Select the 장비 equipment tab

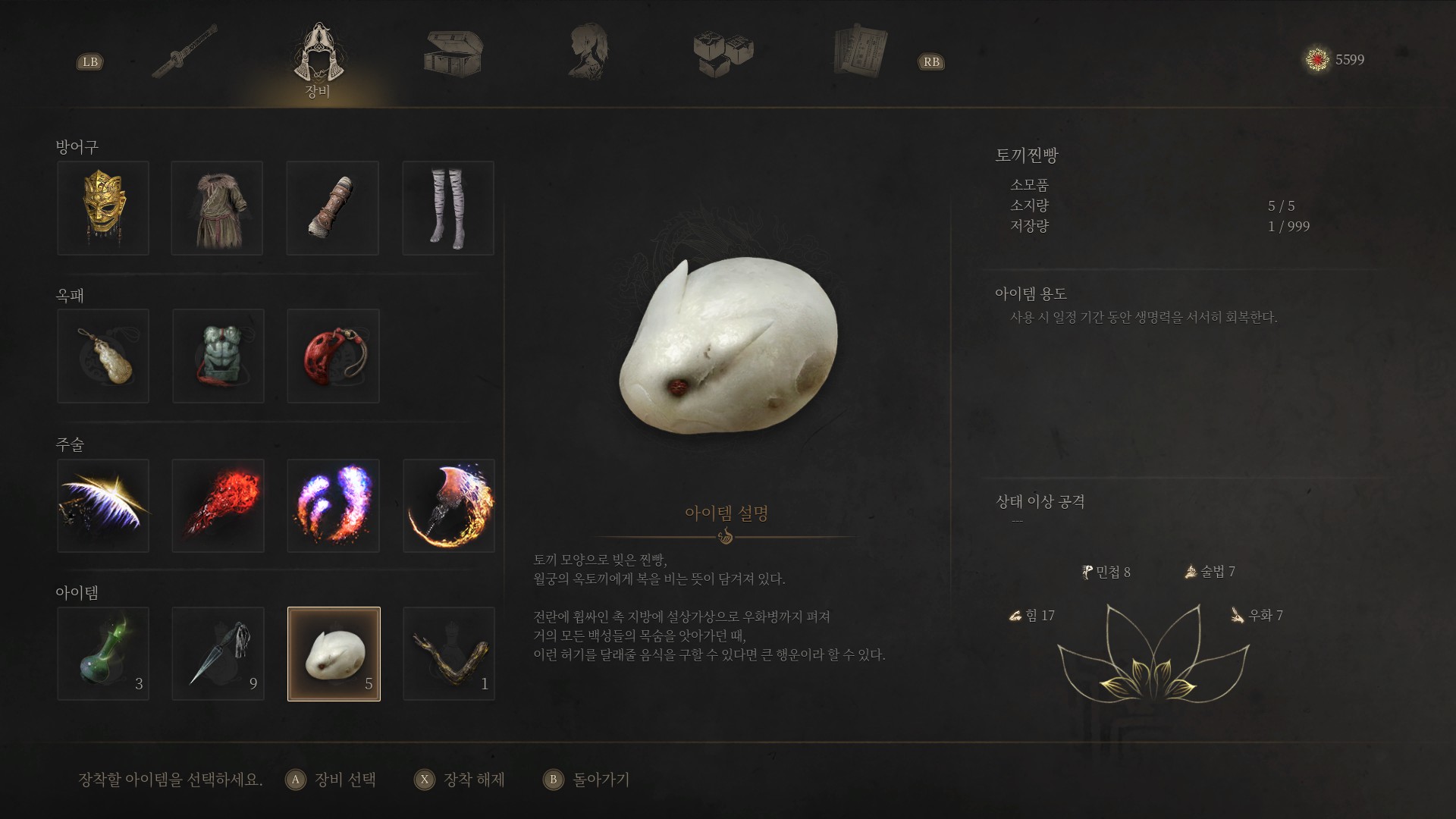[318, 58]
